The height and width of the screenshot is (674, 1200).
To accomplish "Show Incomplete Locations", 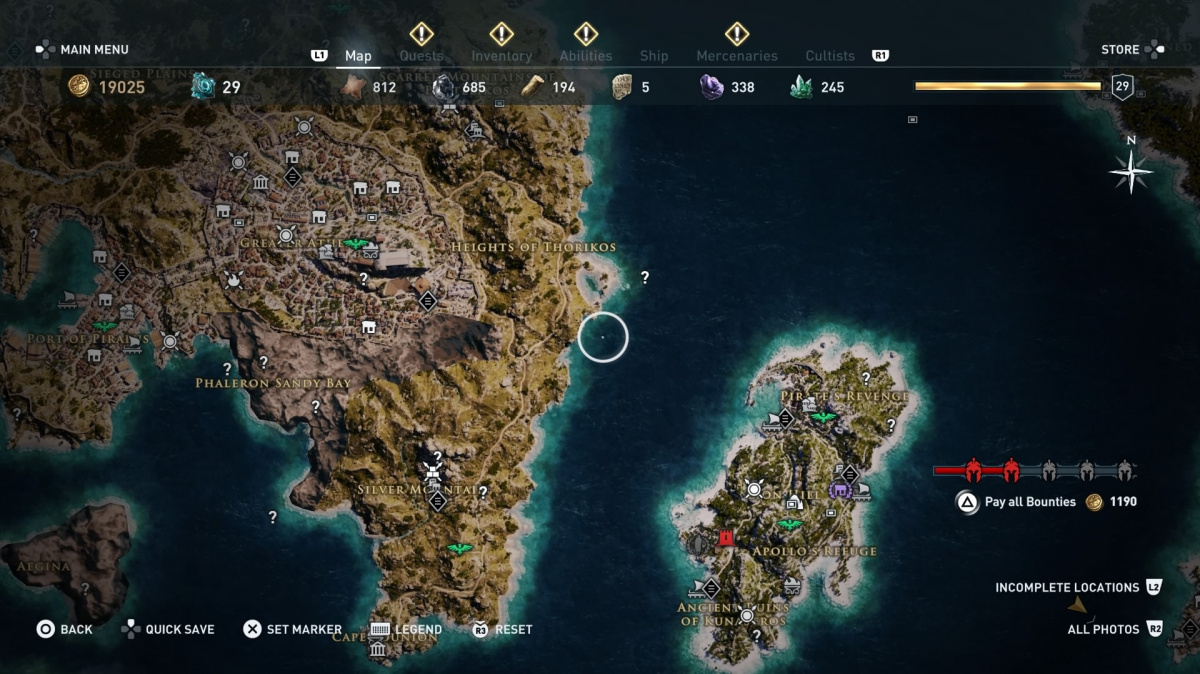I will pos(1067,587).
